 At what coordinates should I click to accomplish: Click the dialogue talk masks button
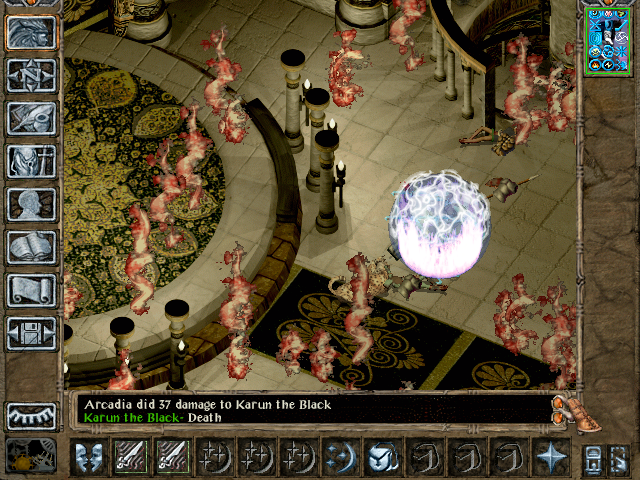coord(89,458)
